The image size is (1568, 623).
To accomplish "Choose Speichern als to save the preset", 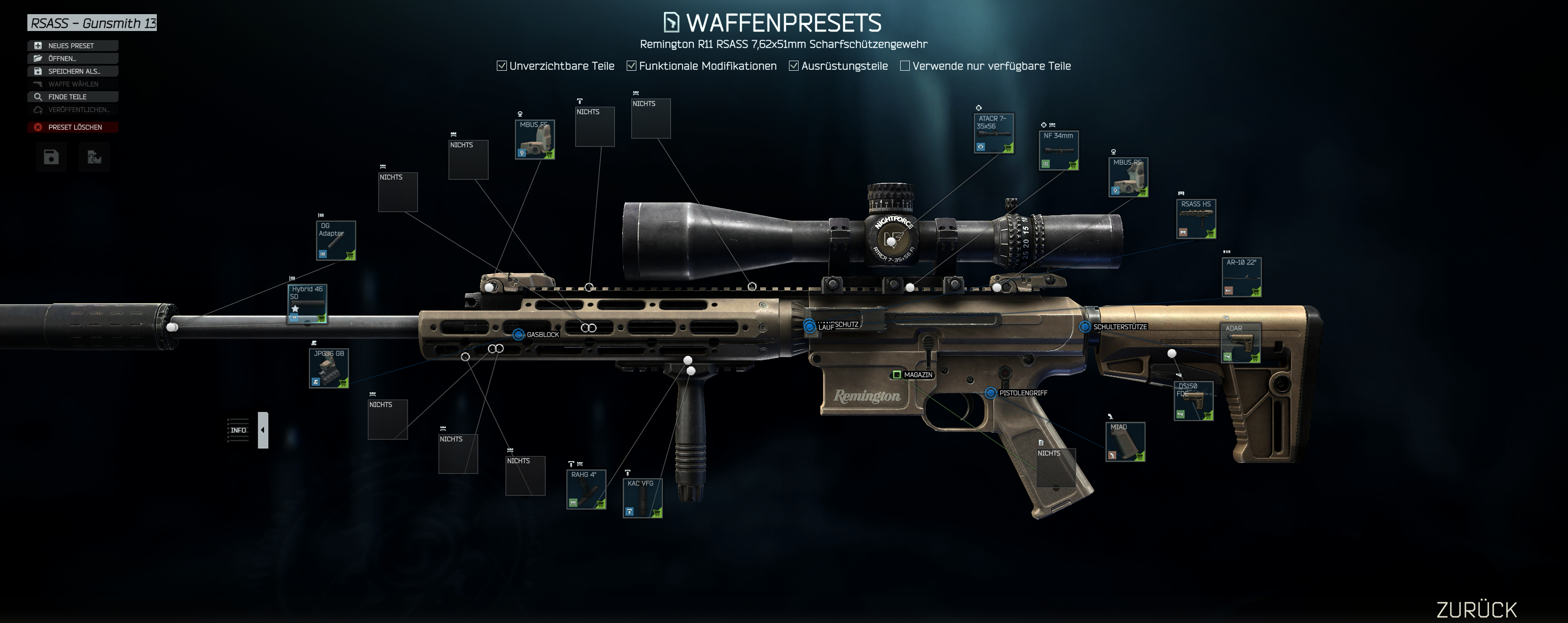I will [72, 71].
